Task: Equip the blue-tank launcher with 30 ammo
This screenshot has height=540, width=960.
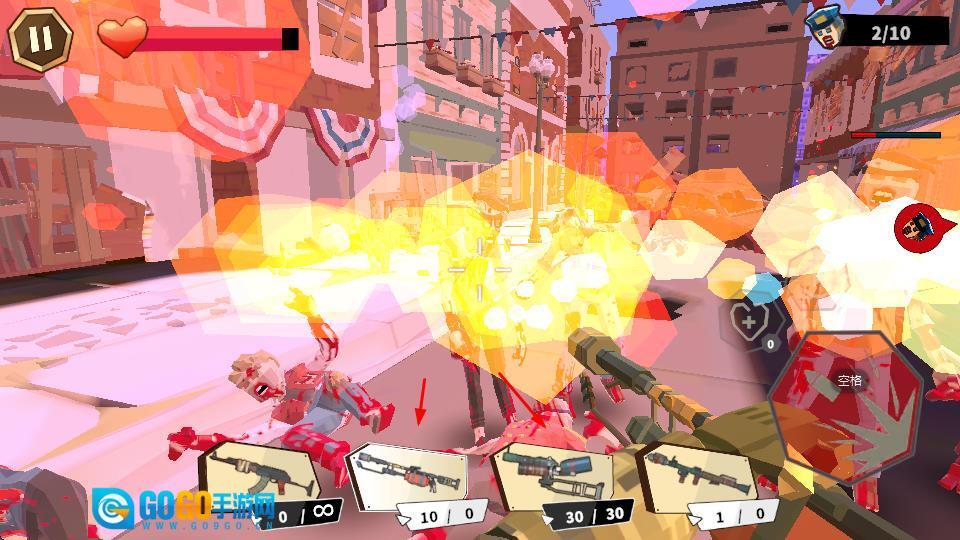Action: pos(552,480)
